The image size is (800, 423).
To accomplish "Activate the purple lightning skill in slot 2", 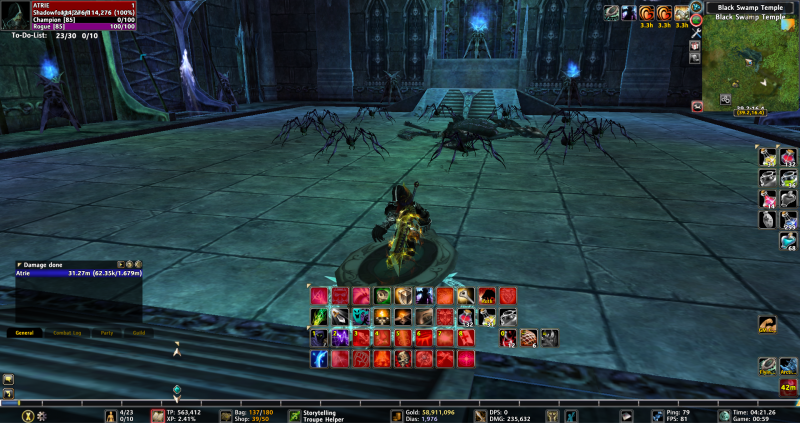I will (340, 338).
